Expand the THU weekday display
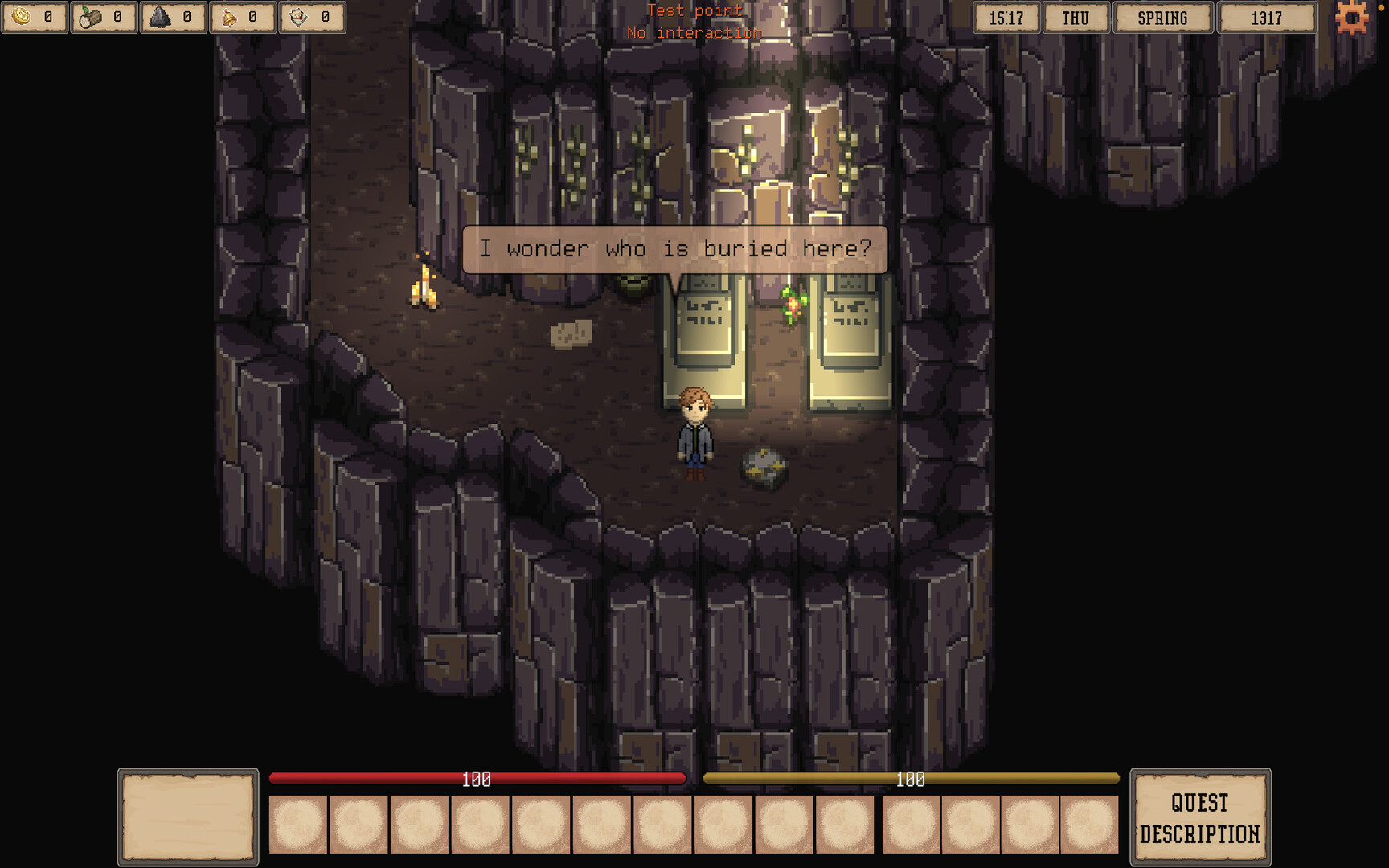This screenshot has height=868, width=1389. [x=1077, y=17]
